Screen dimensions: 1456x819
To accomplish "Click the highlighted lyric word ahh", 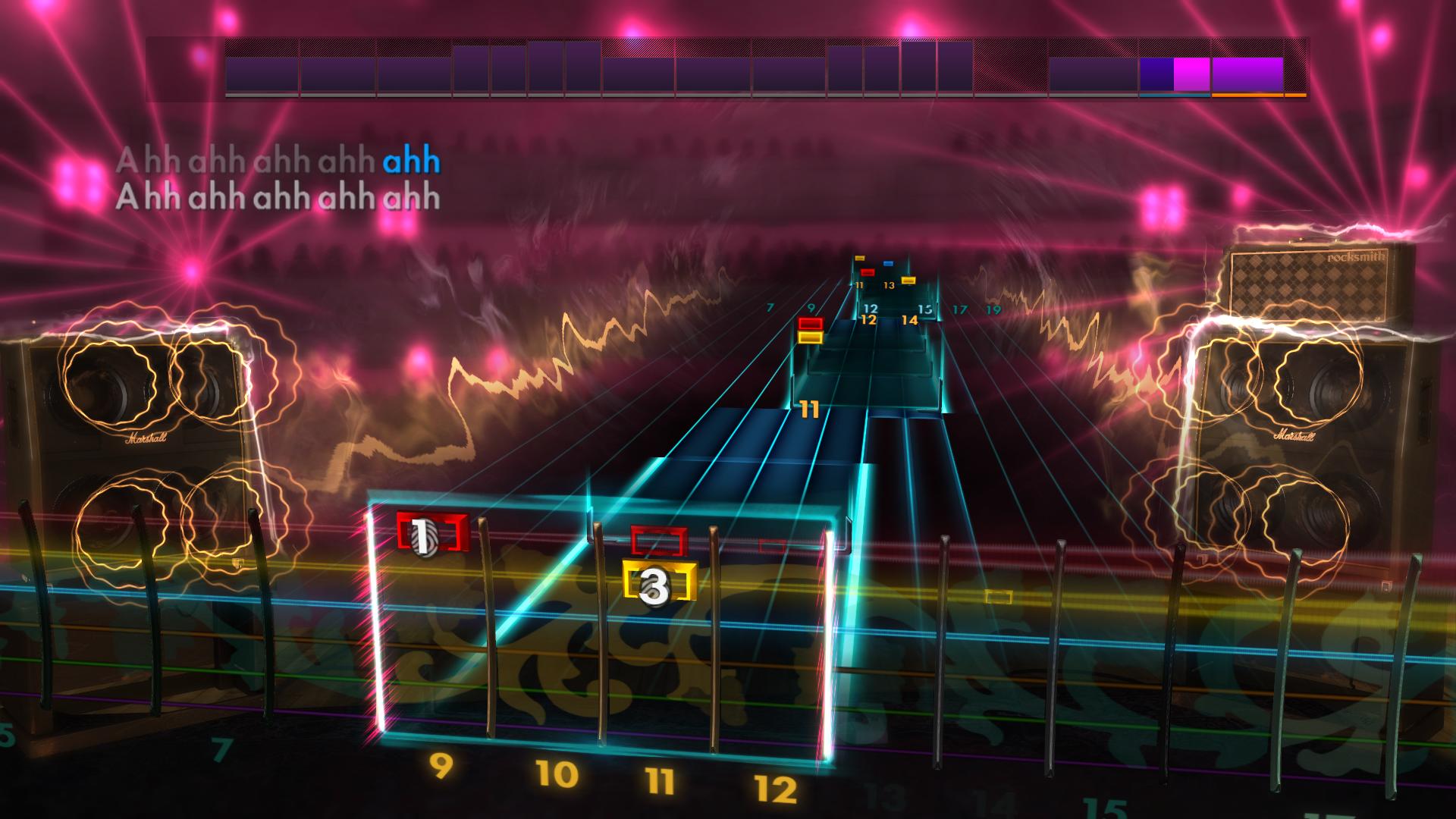I will coord(411,159).
